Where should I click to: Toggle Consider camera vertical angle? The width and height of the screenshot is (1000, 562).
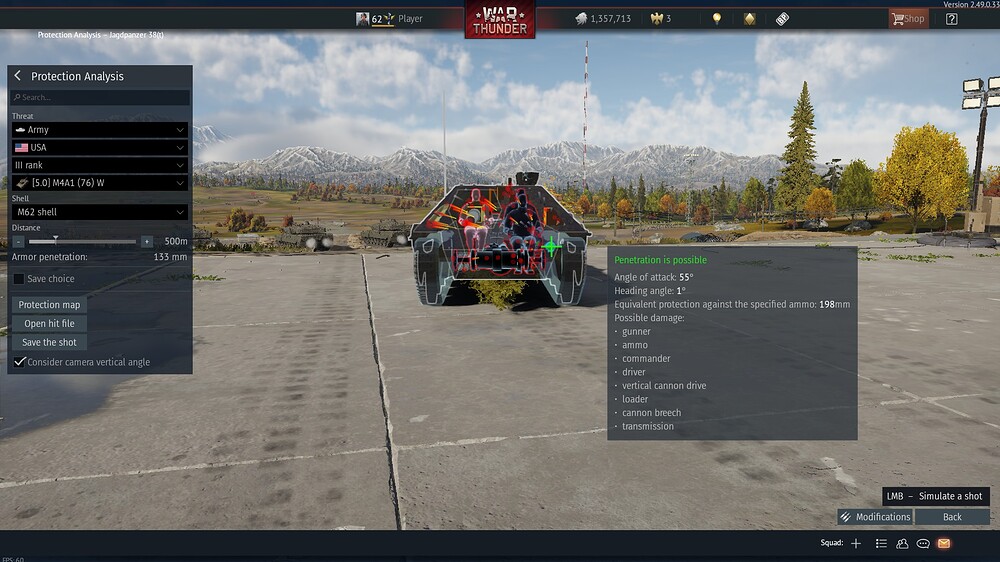[x=19, y=361]
